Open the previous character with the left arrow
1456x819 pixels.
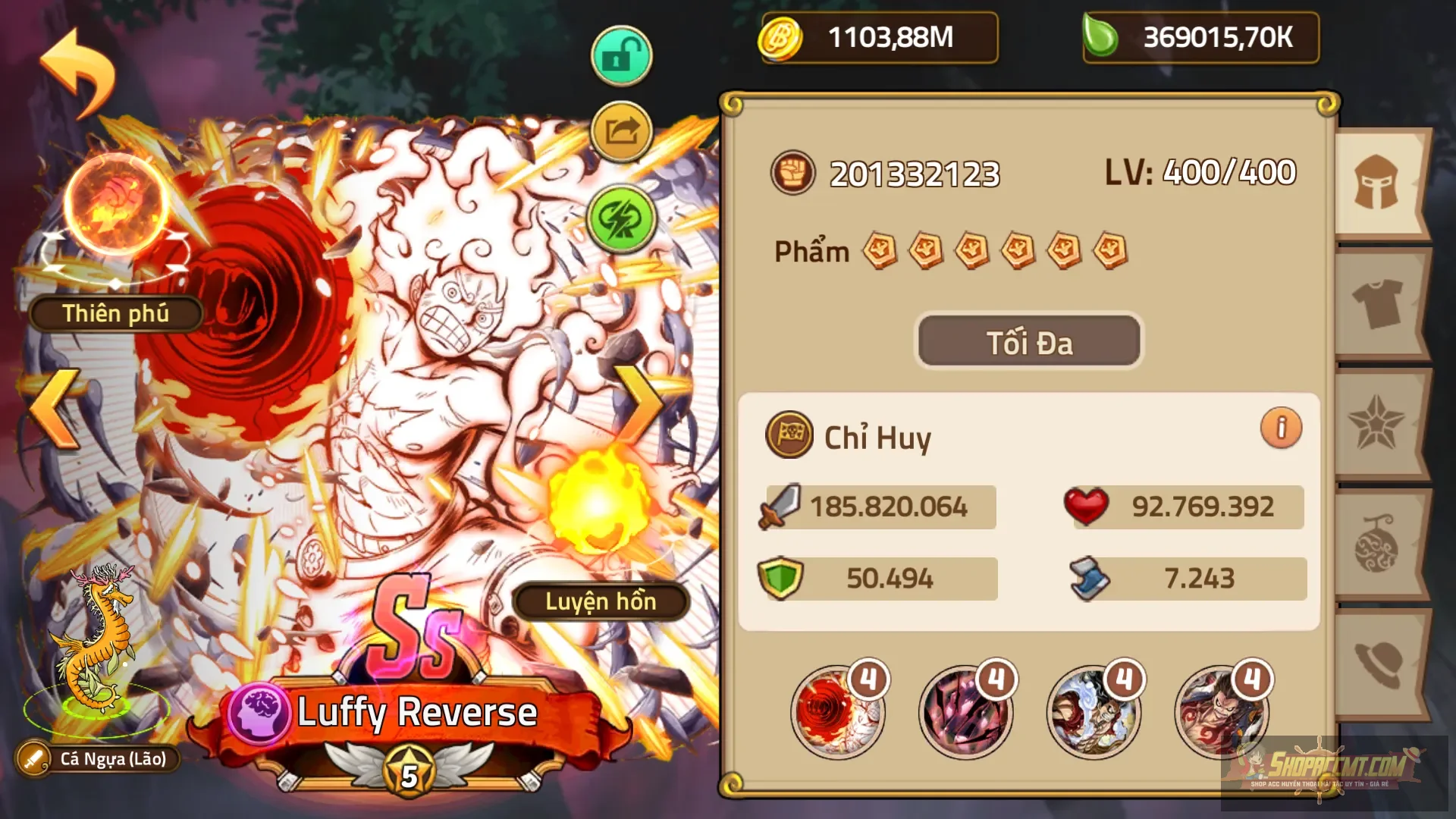pos(53,409)
